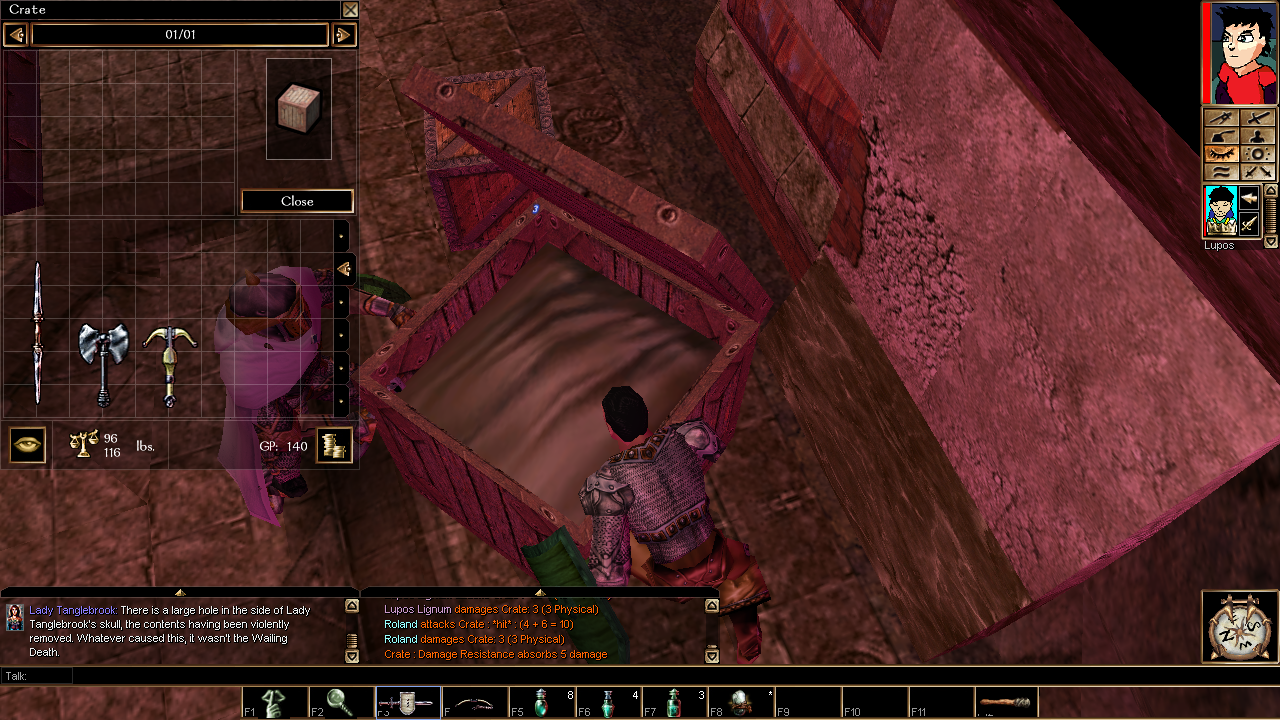The height and width of the screenshot is (720, 1280).
Task: Click the gold coins stack button
Action: point(334,445)
